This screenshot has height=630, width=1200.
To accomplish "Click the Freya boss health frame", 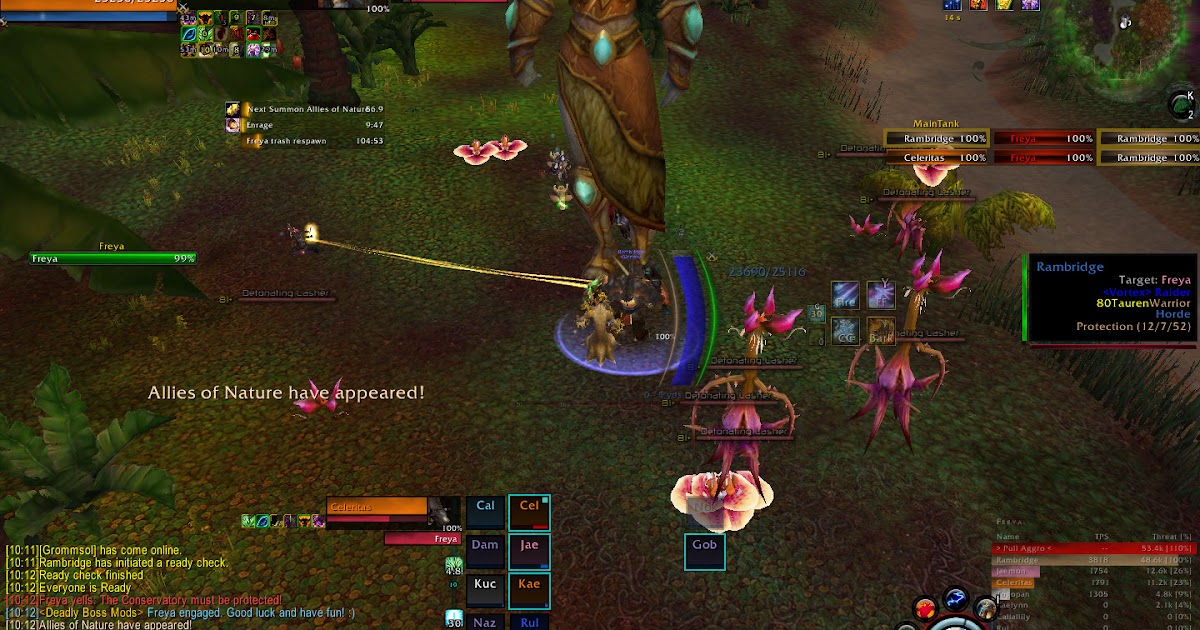I will pyautogui.click(x=113, y=258).
